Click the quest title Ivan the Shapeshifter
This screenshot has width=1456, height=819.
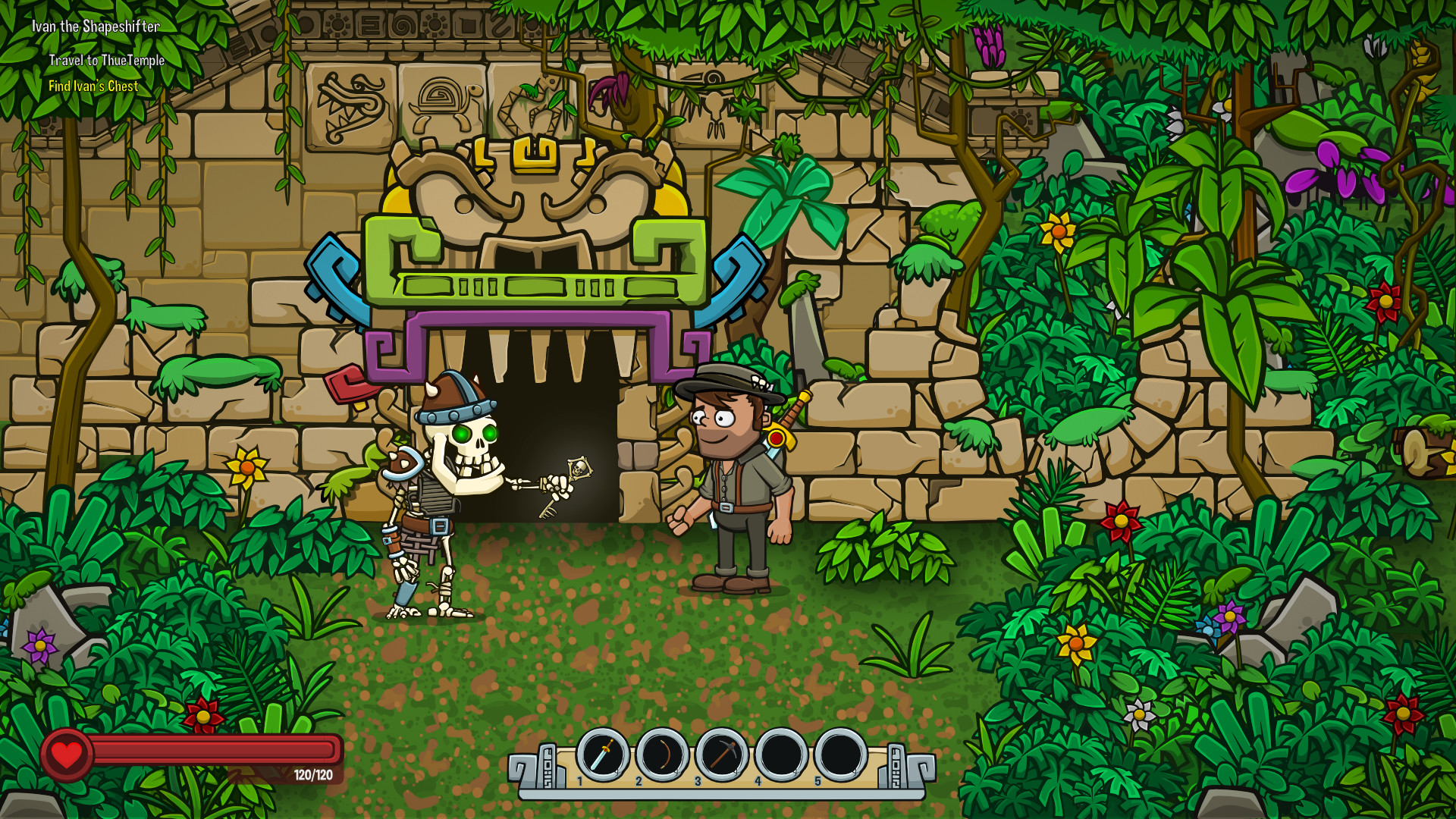pos(96,25)
